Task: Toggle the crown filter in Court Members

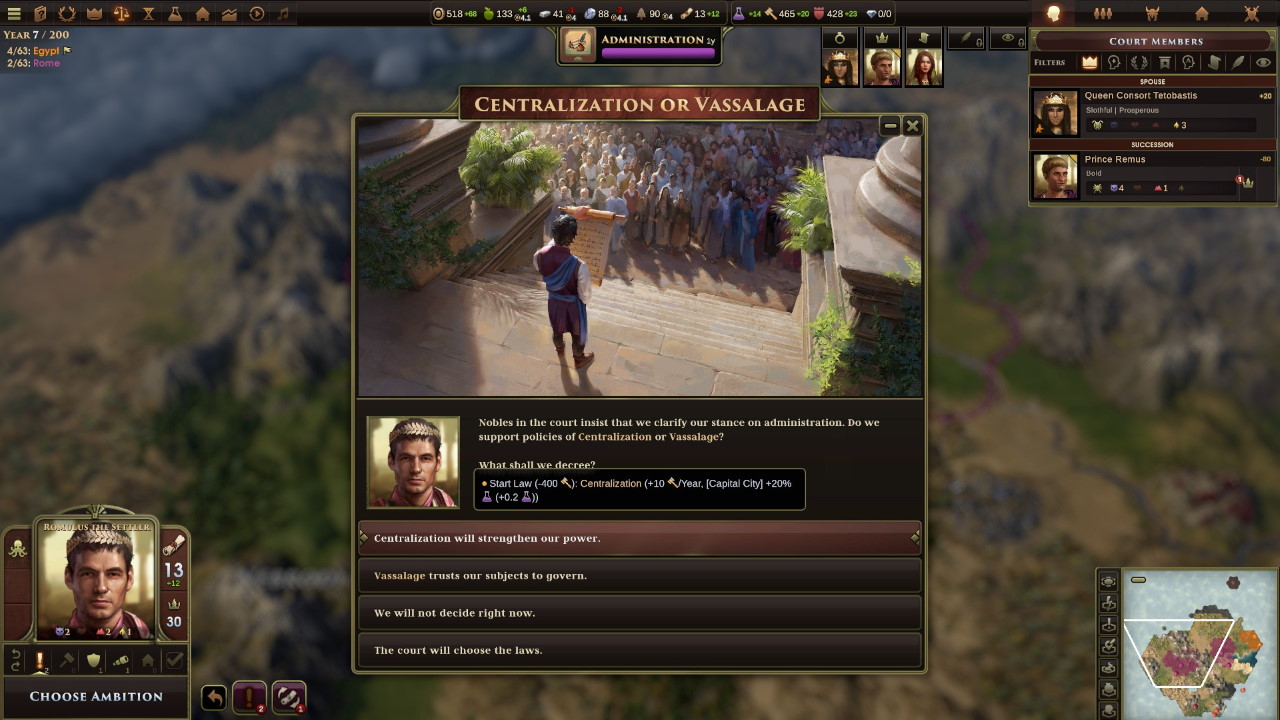Action: 1089,62
